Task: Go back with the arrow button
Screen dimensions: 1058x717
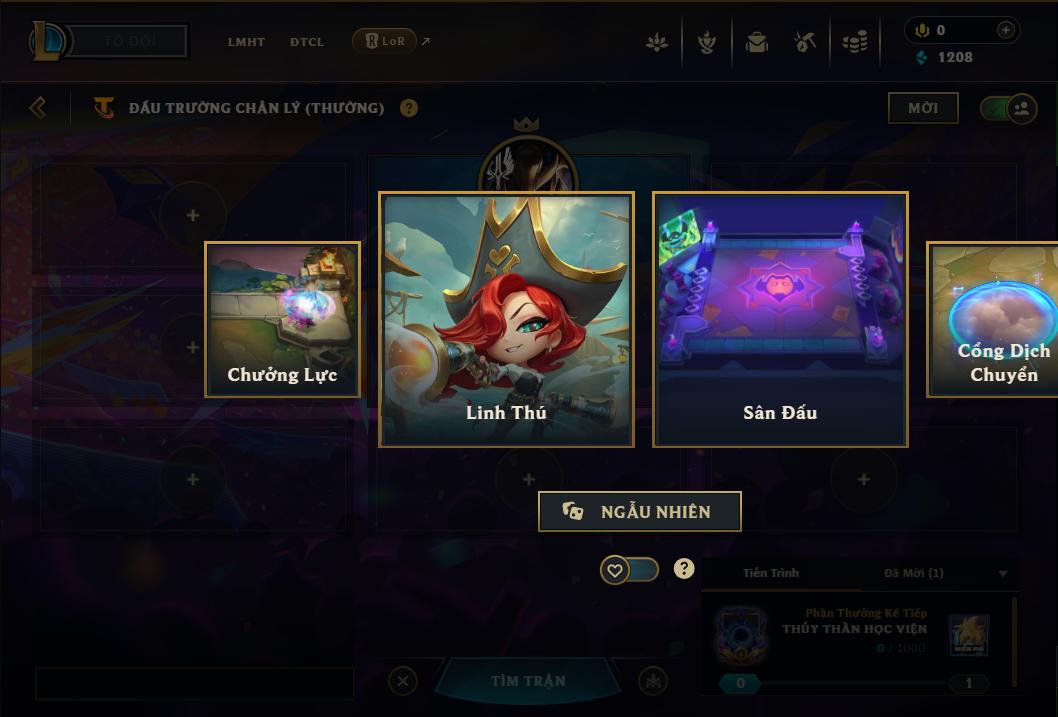Action: [38, 107]
